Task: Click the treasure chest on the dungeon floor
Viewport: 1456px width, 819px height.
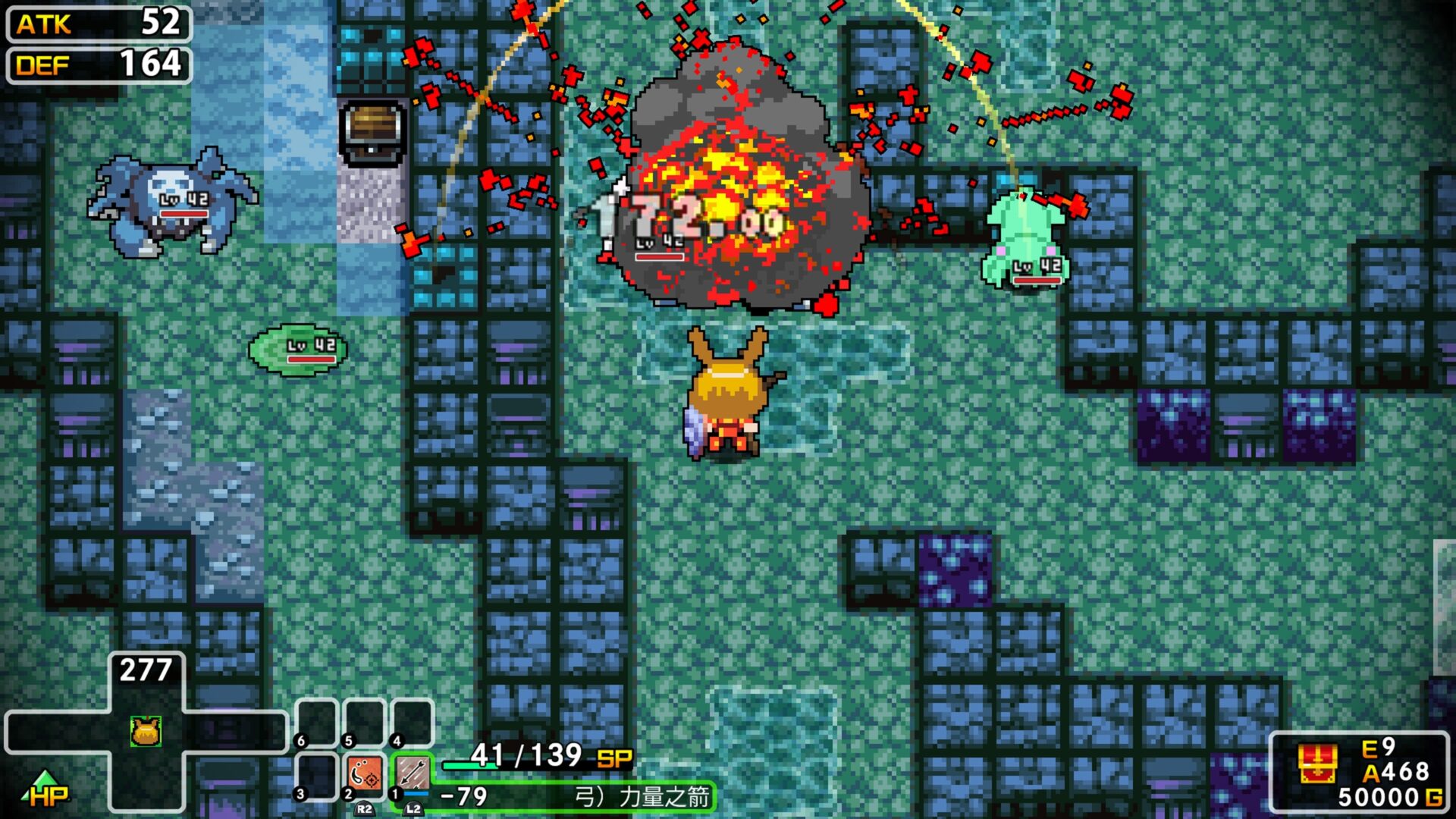Action: click(x=371, y=133)
